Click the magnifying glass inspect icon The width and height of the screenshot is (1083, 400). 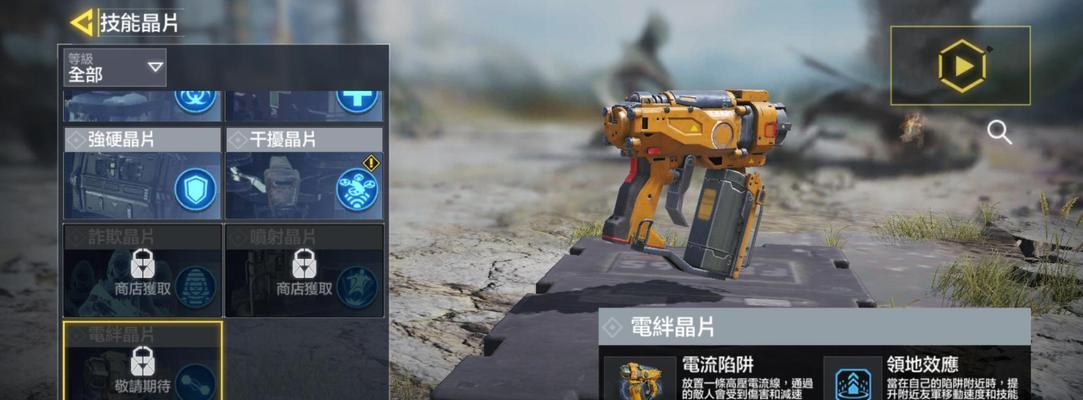[x=998, y=132]
